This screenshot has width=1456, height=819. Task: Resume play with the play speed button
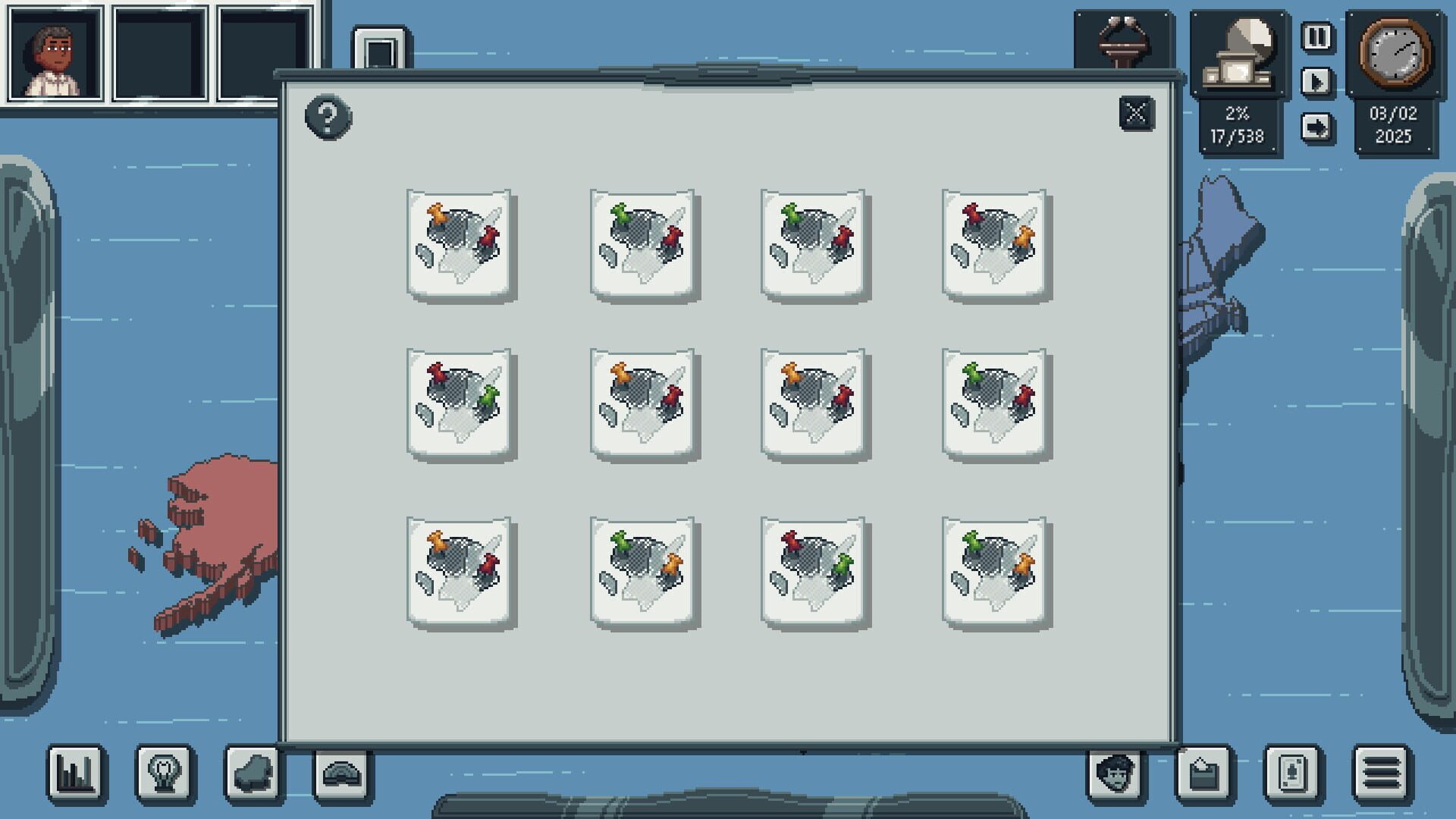coord(1317,81)
